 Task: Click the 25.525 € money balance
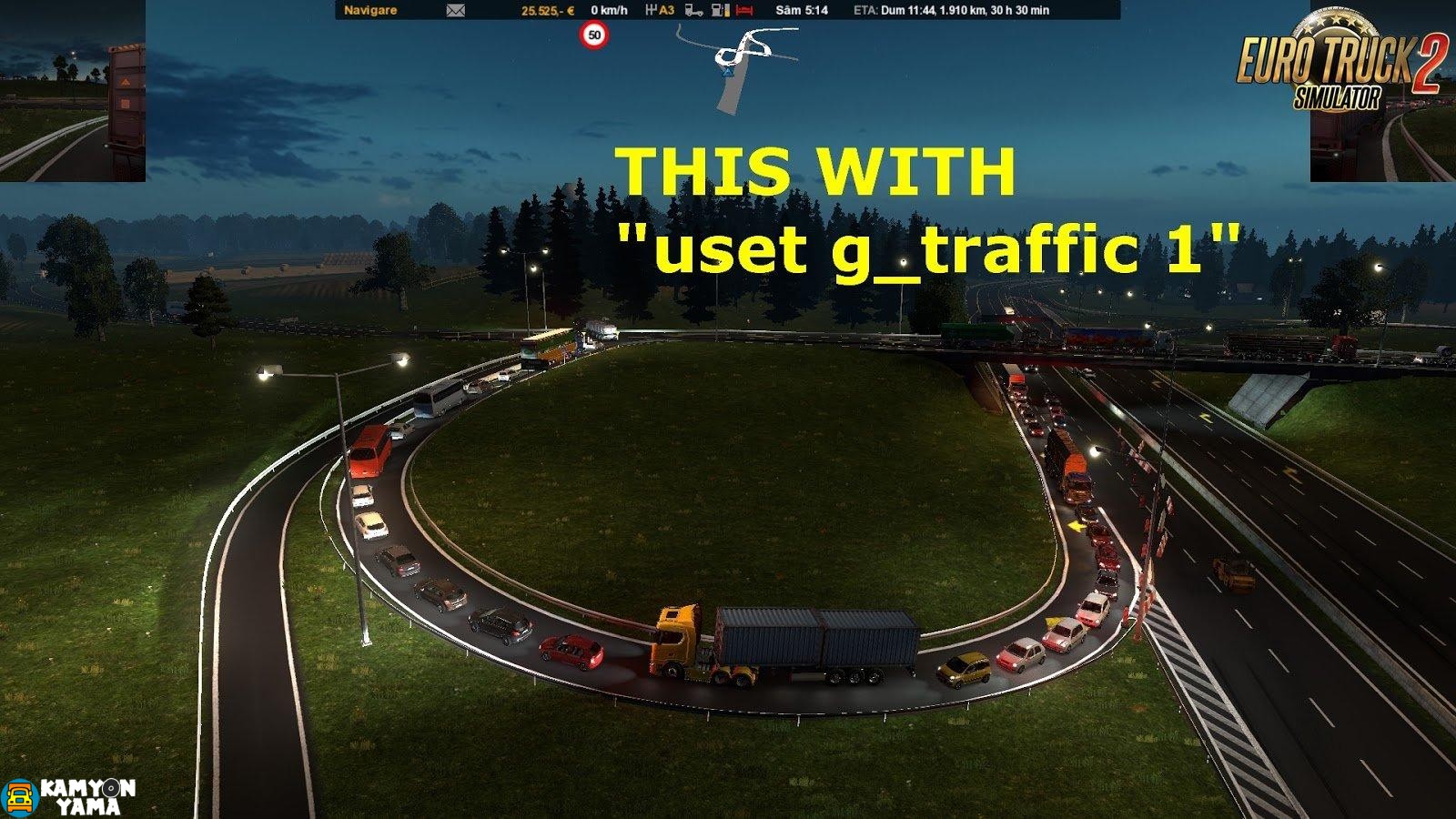click(x=546, y=8)
